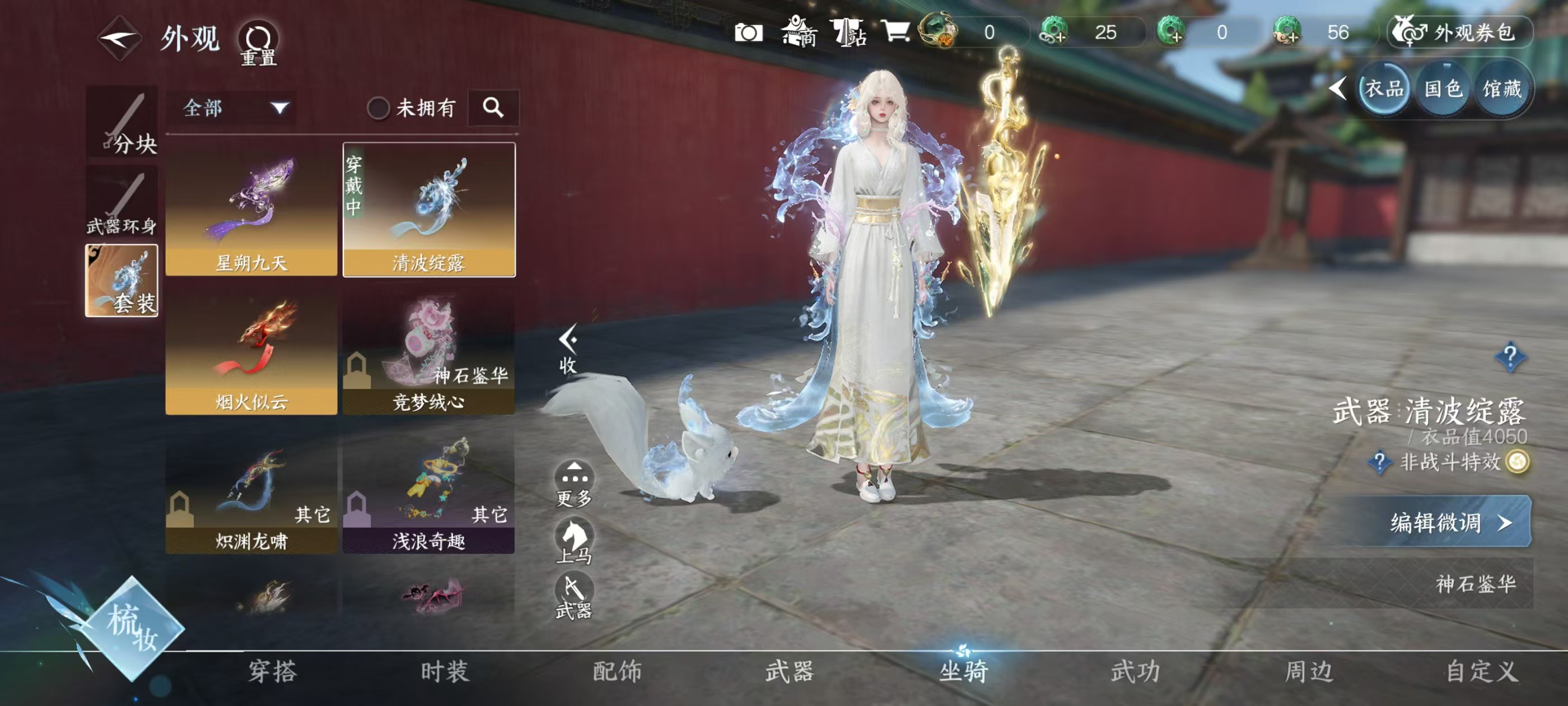
Task: Open the camera screenshot tool
Action: coord(750,34)
